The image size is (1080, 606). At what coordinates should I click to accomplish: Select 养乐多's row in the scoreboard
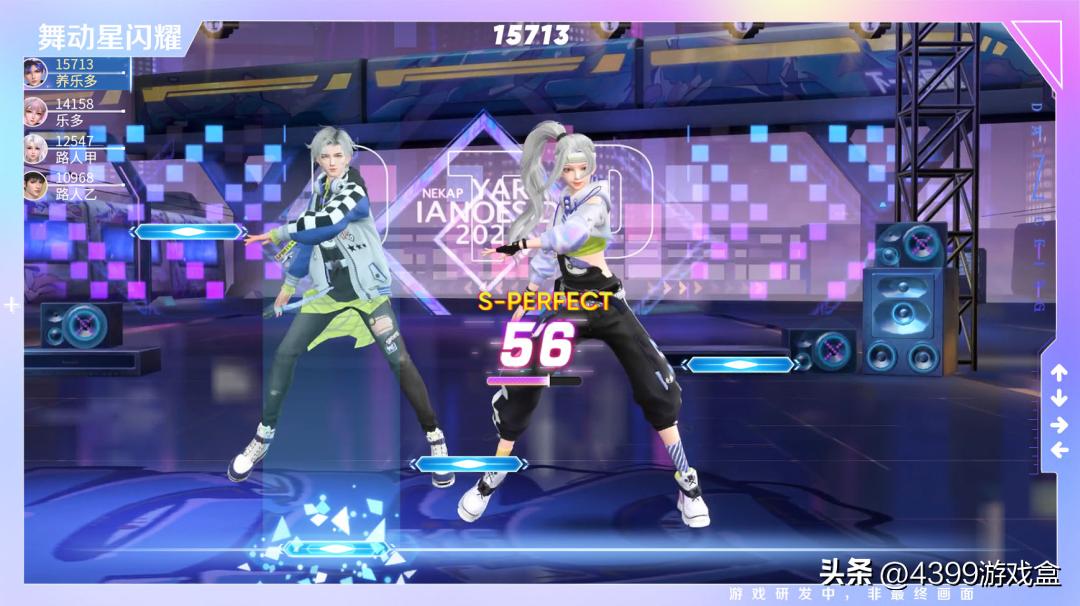click(x=75, y=73)
